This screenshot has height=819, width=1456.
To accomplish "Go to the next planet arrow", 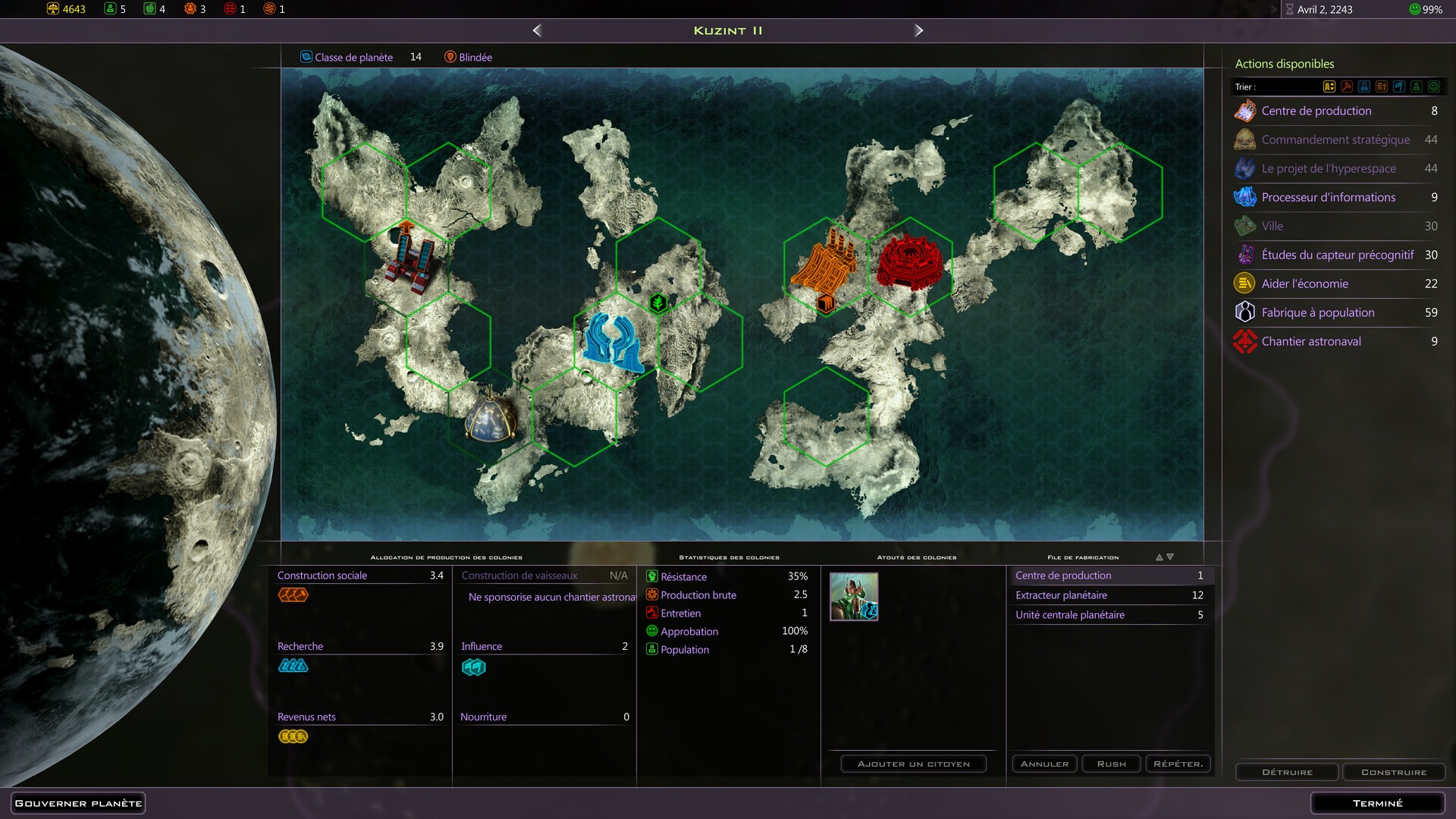I will point(918,30).
